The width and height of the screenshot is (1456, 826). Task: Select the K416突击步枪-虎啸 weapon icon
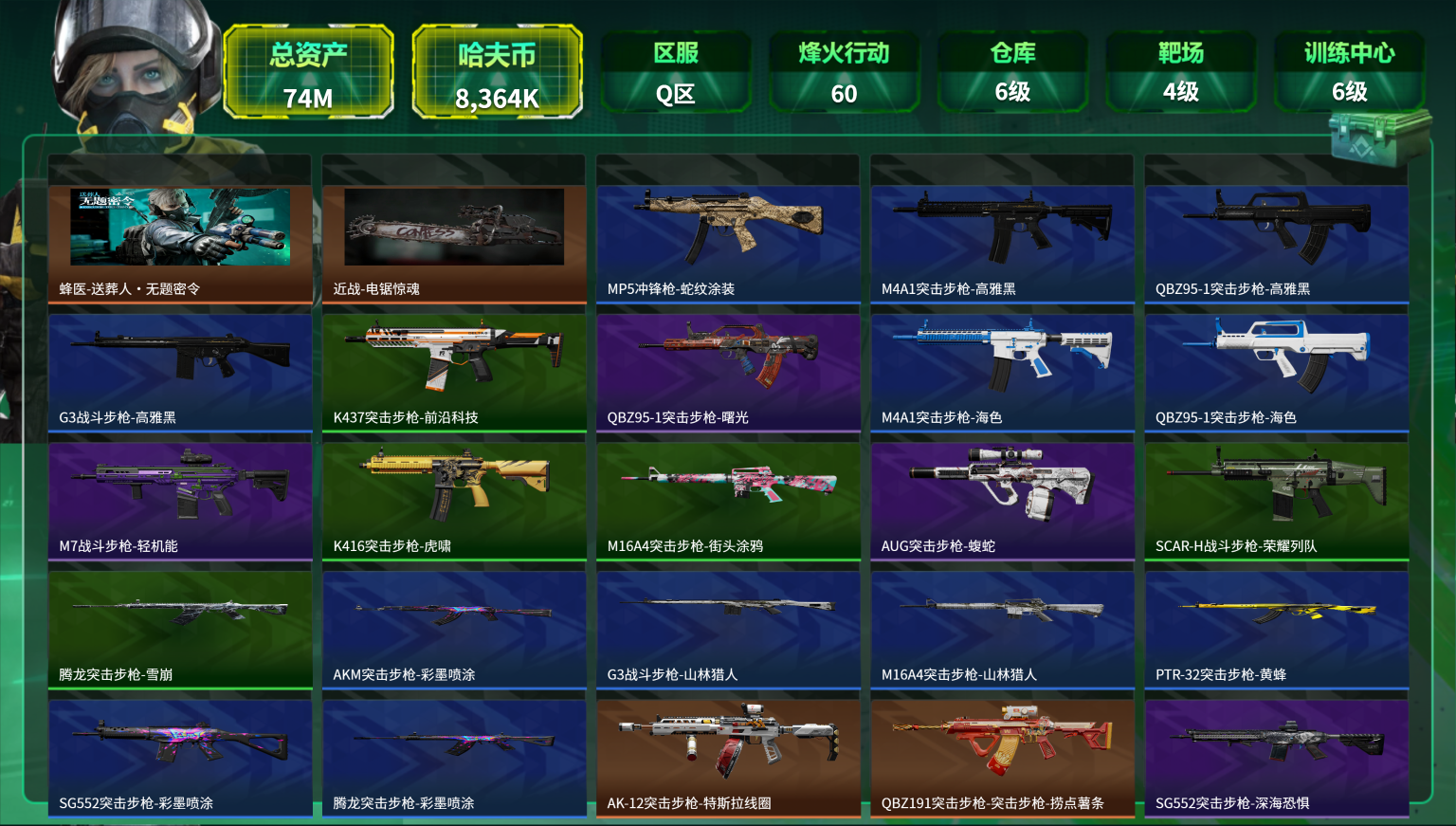point(454,486)
